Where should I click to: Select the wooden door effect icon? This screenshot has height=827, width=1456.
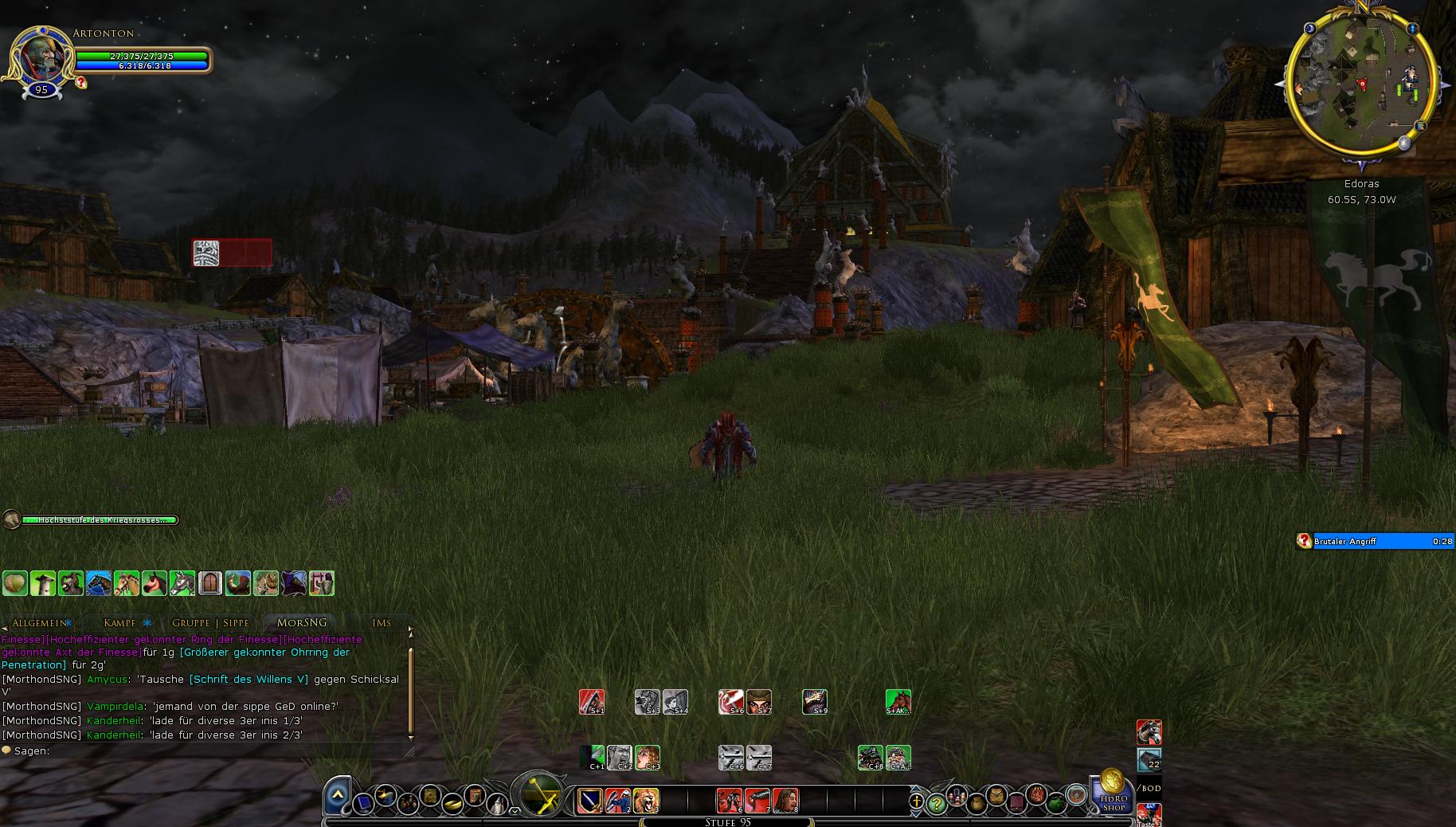[209, 583]
